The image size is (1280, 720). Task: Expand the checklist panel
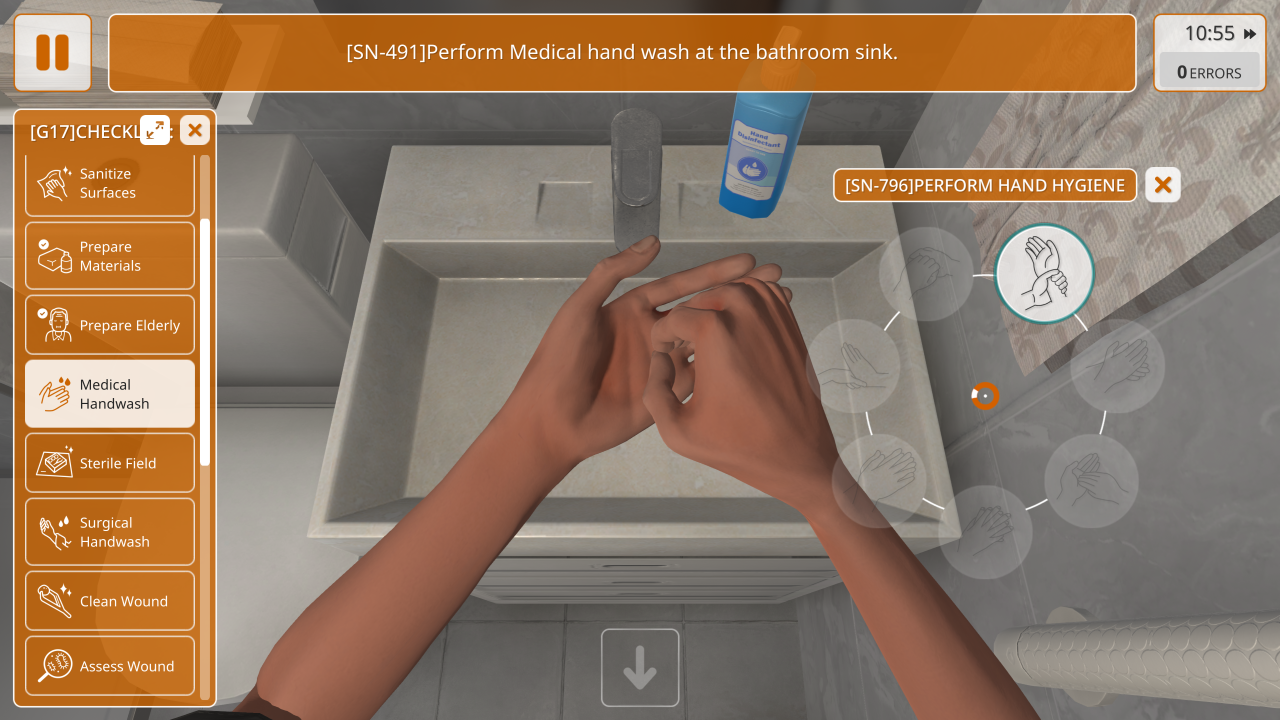[x=155, y=130]
